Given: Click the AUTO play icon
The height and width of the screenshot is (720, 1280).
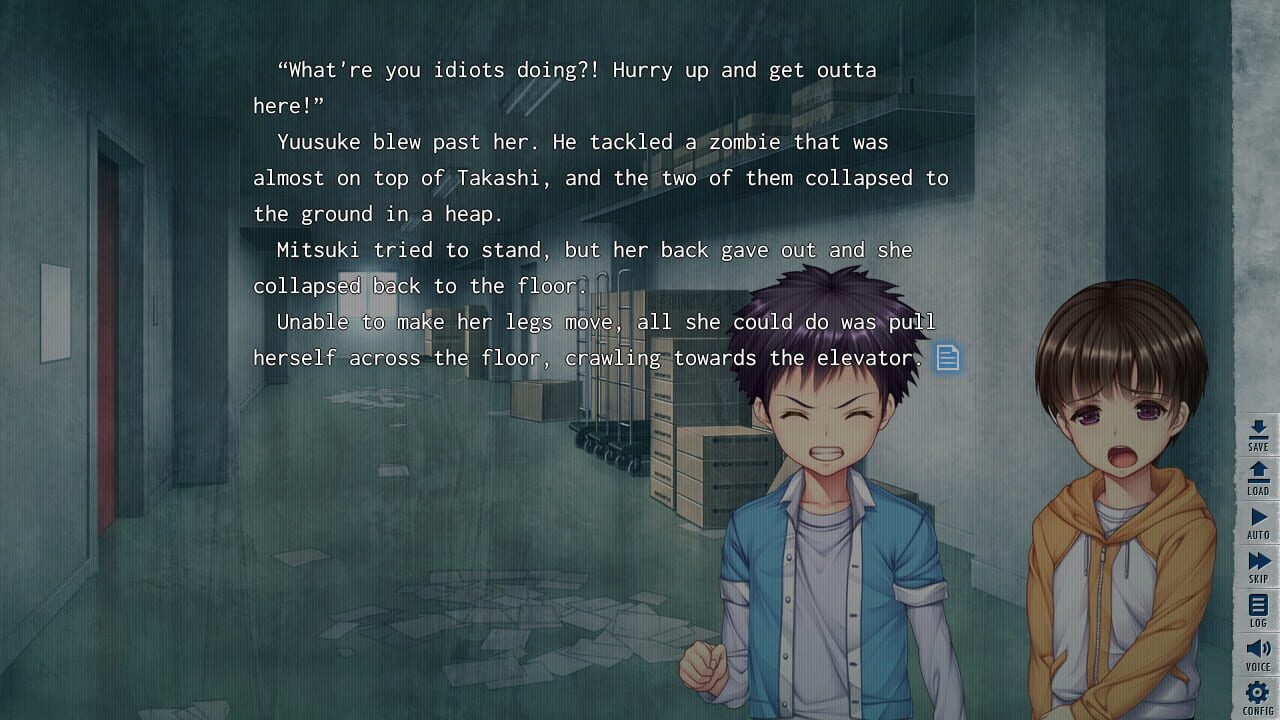Looking at the screenshot, I should pyautogui.click(x=1257, y=518).
